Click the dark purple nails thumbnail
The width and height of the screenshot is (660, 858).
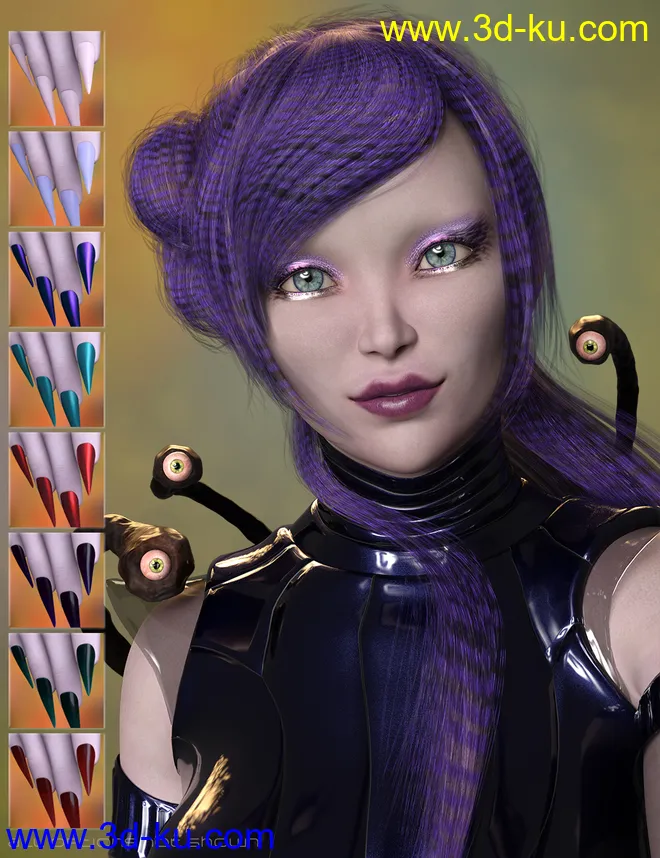[56, 579]
